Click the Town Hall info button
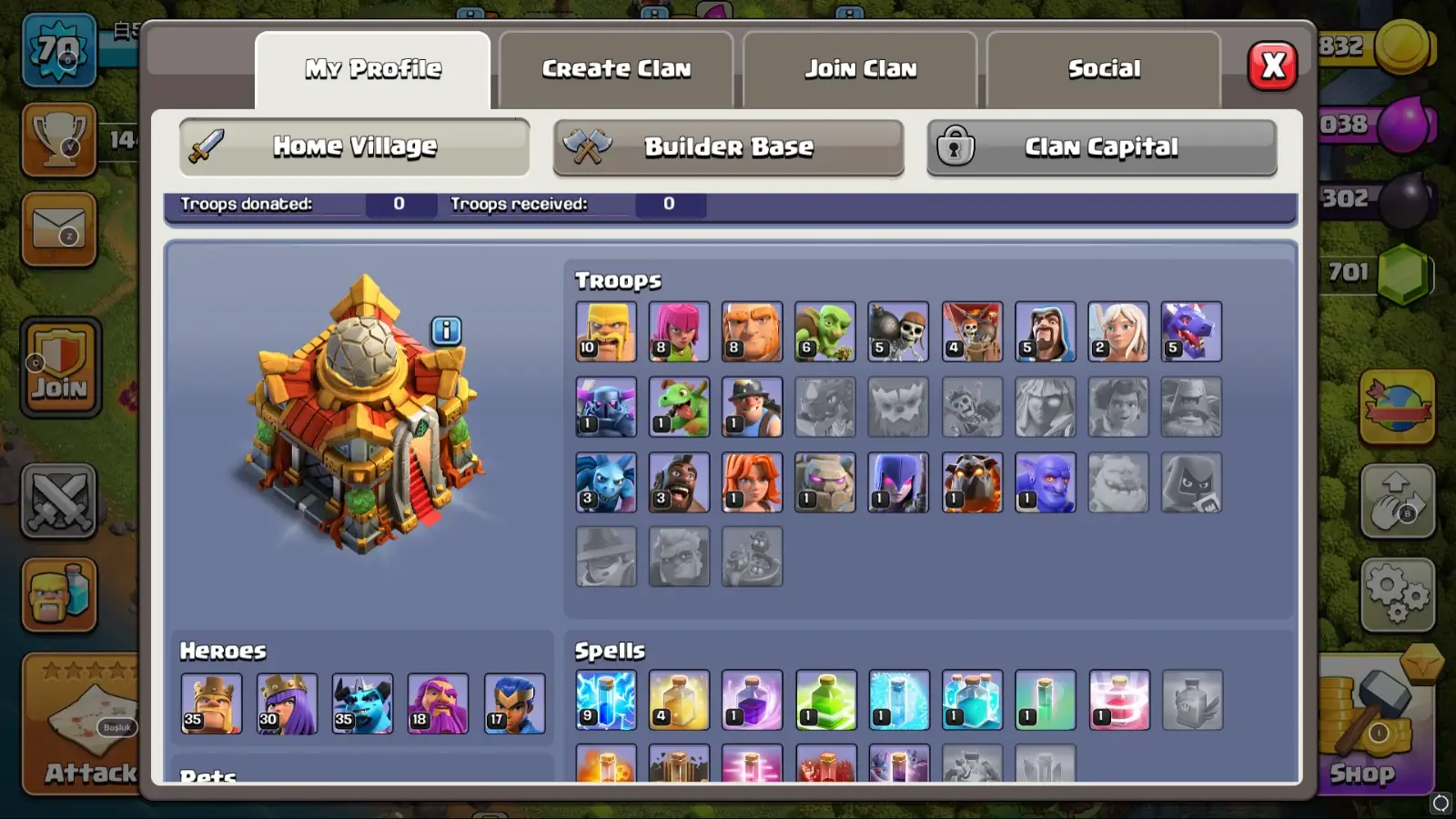The width and height of the screenshot is (1456, 819). [444, 330]
